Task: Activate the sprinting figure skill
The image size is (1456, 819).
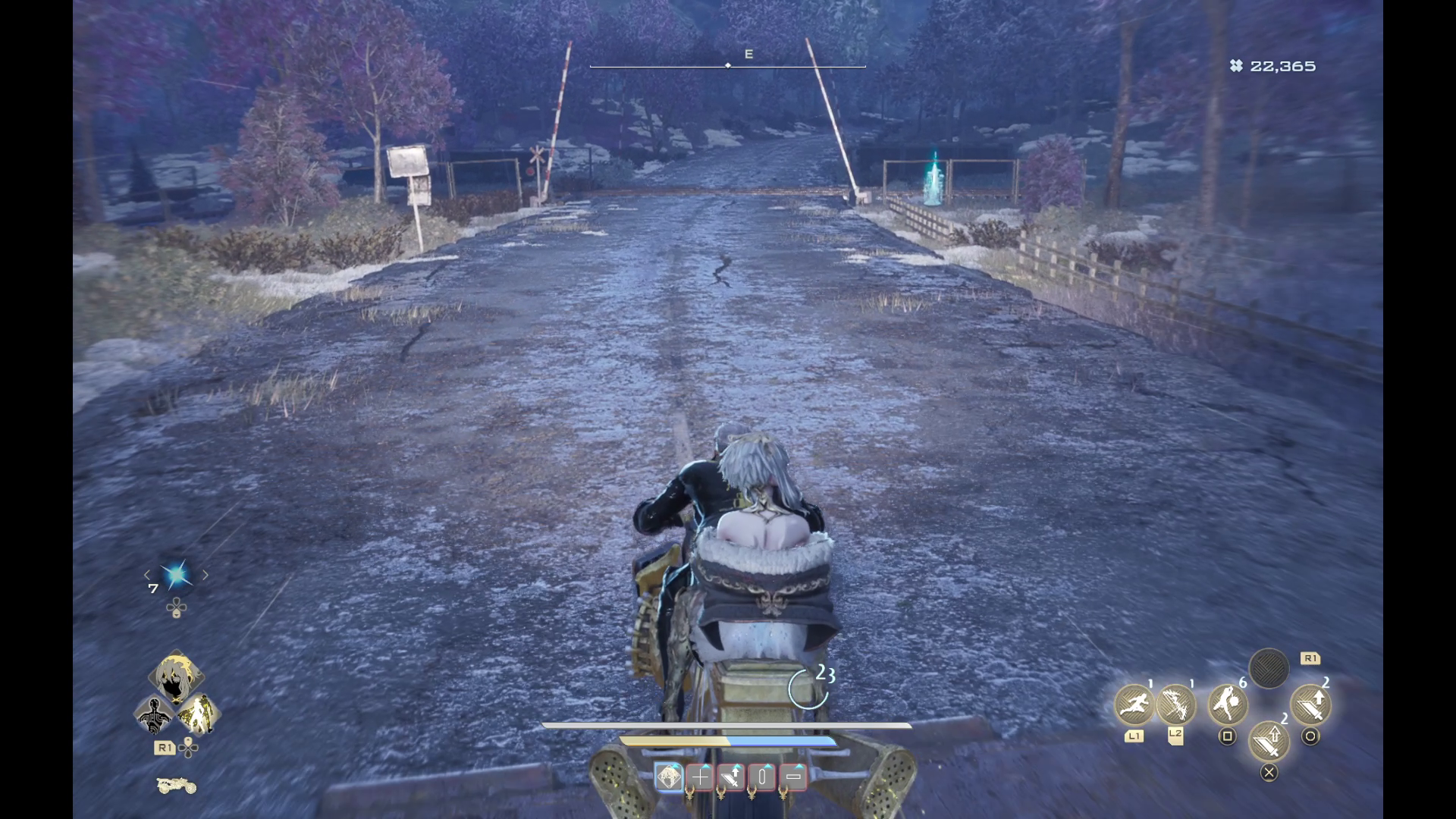Action: pyautogui.click(x=1134, y=704)
